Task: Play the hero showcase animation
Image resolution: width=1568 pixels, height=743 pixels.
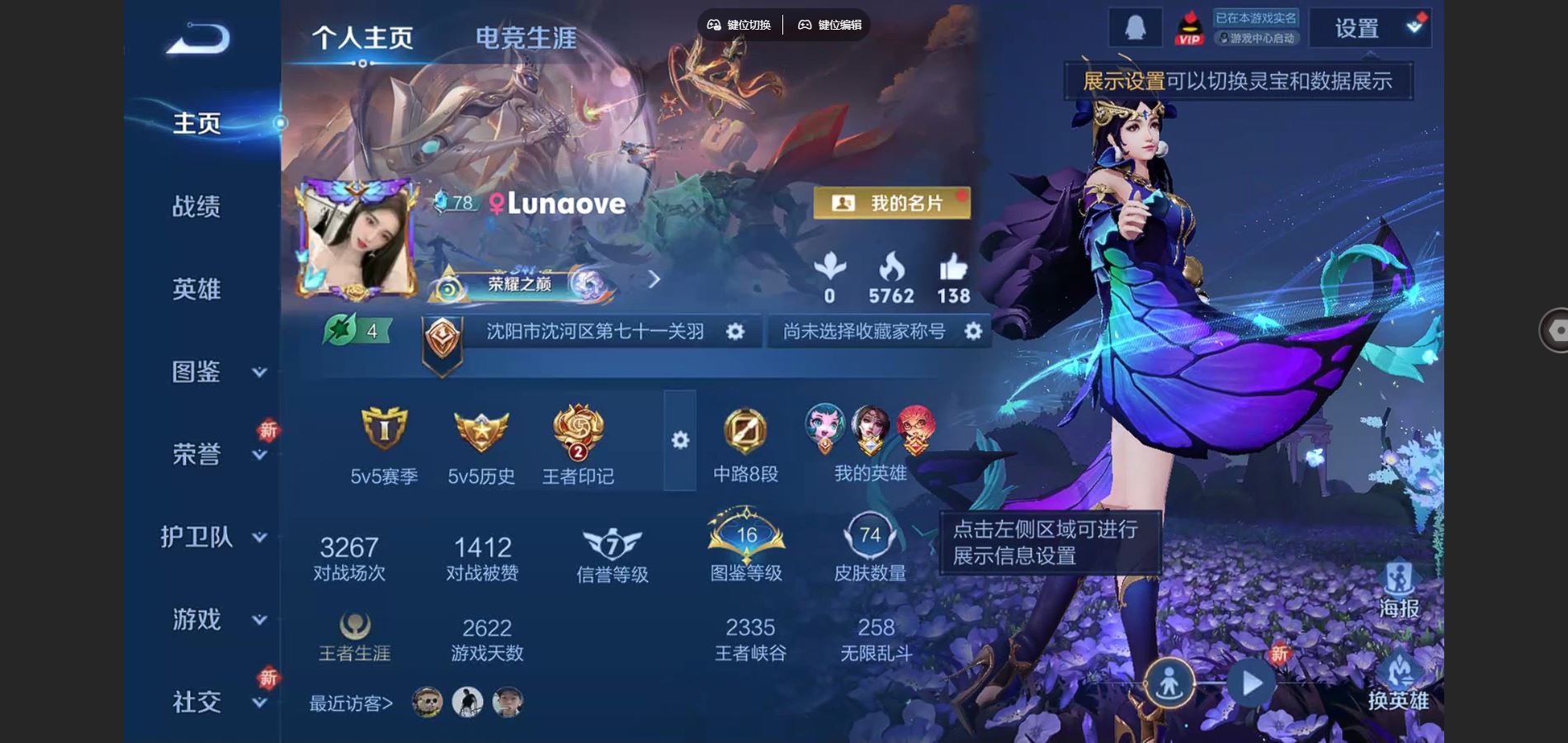Action: [1252, 684]
